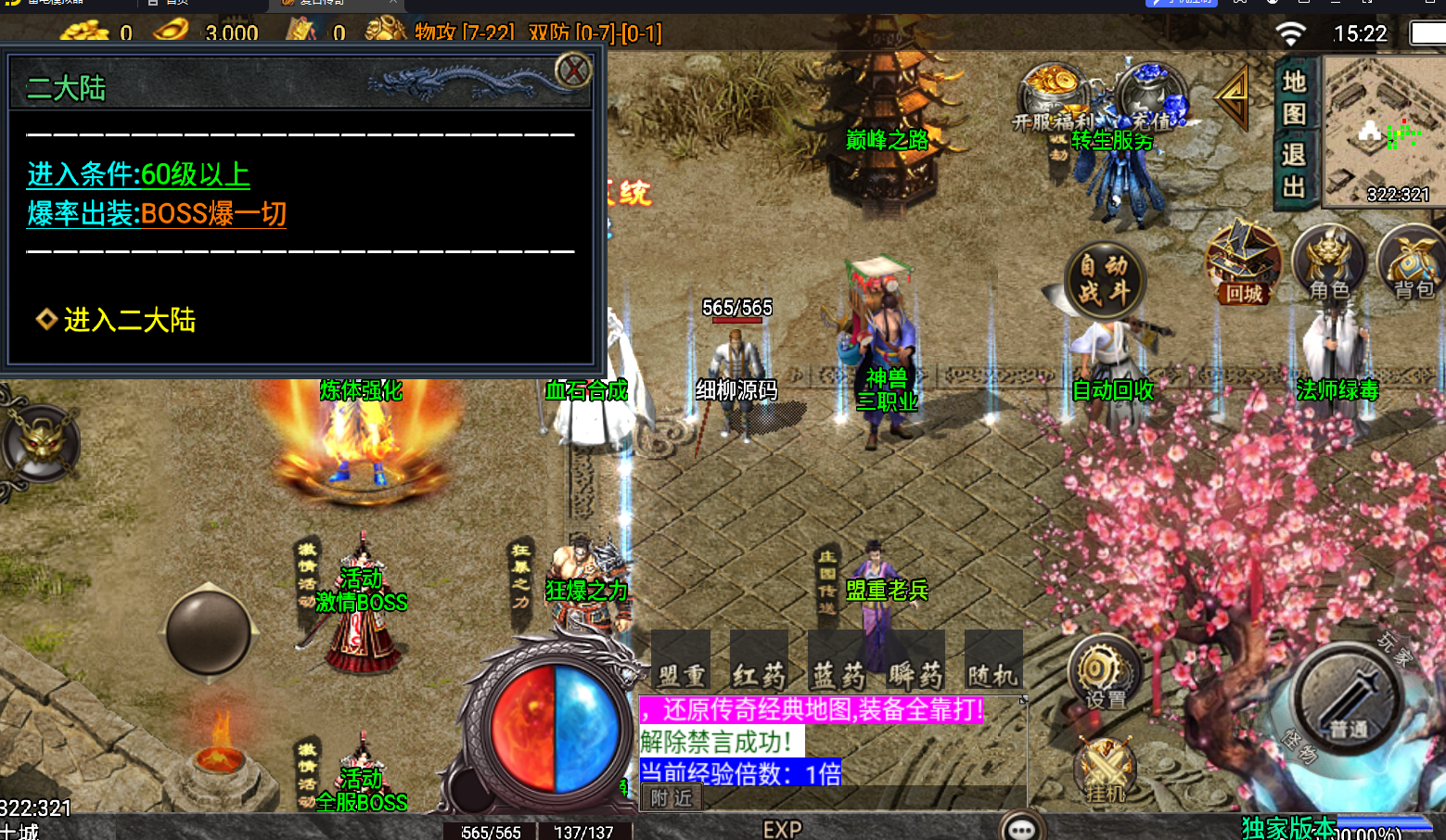Use the 蓝药 blue potion slot

pos(838,661)
